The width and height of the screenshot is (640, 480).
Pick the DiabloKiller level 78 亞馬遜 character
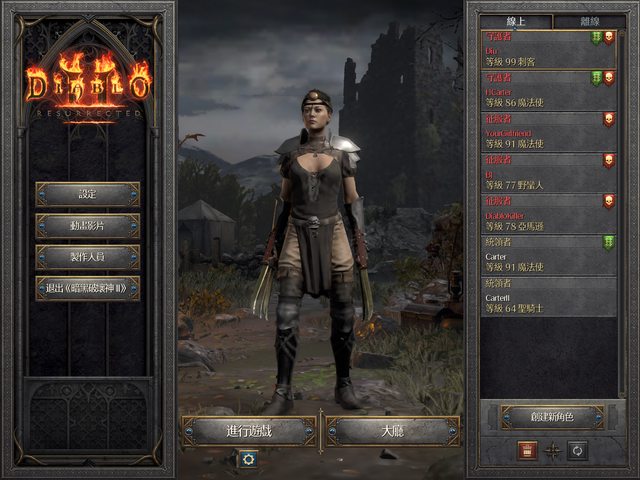pos(547,214)
